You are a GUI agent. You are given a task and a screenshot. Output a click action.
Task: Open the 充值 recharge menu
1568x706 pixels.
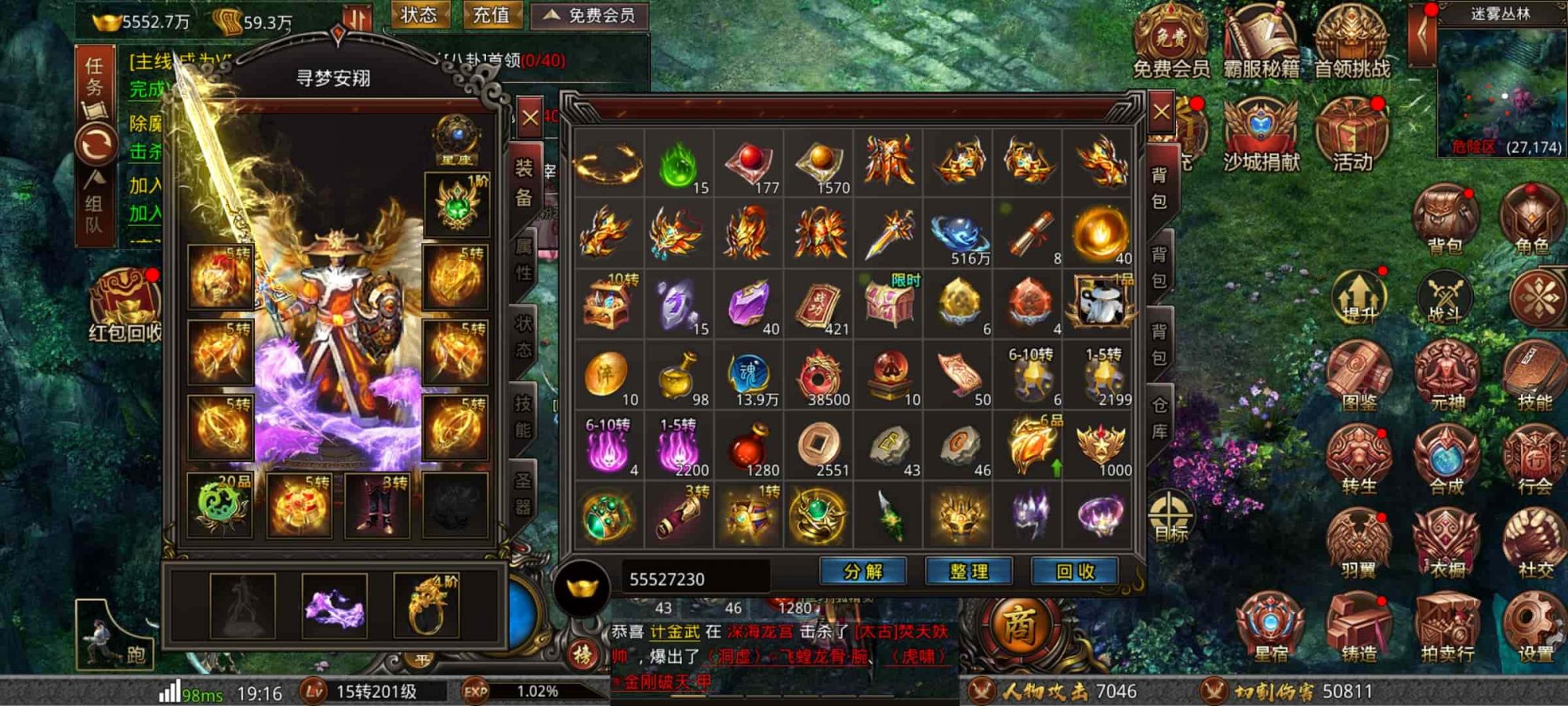click(x=492, y=13)
